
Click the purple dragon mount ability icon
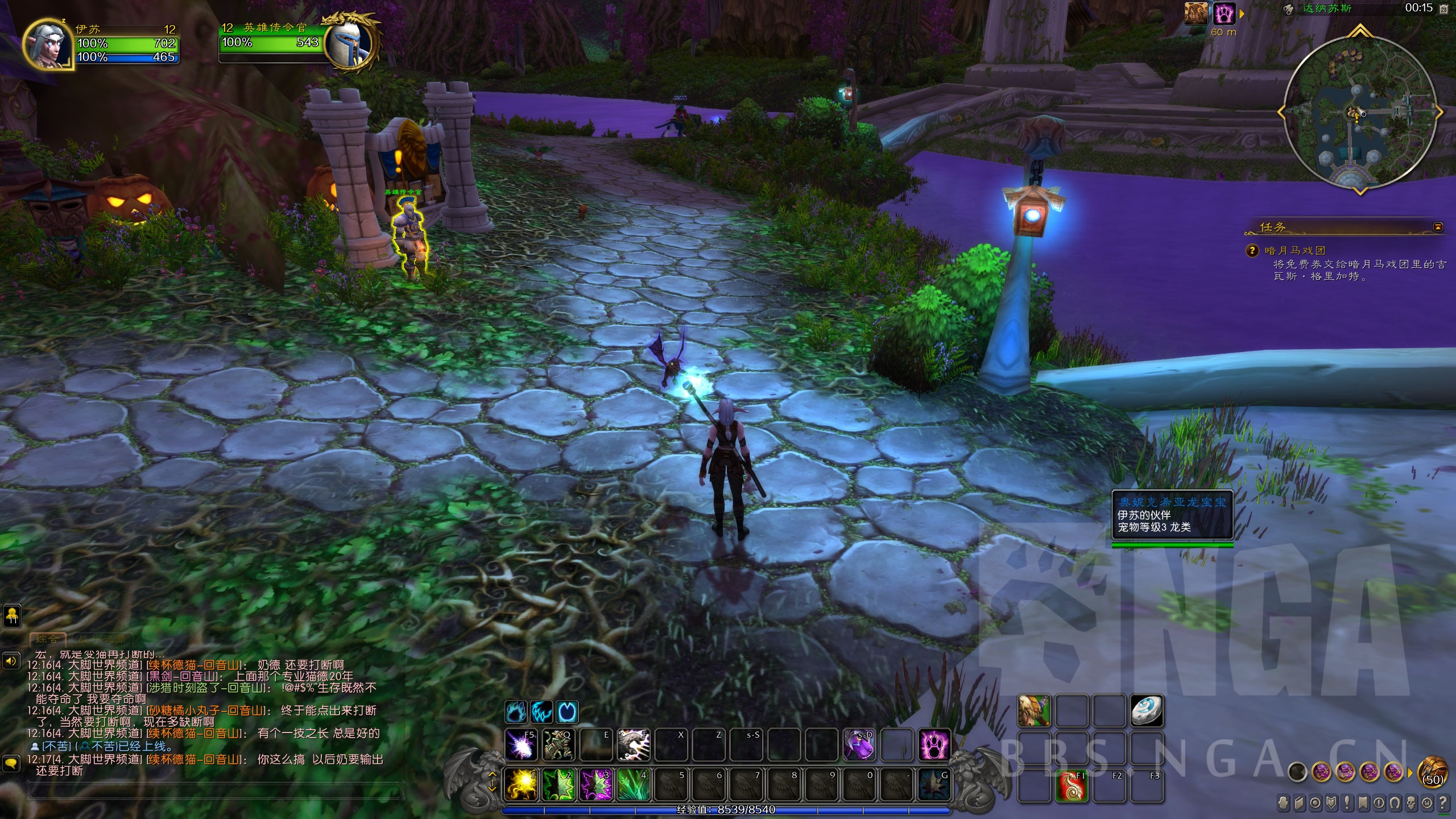859,745
